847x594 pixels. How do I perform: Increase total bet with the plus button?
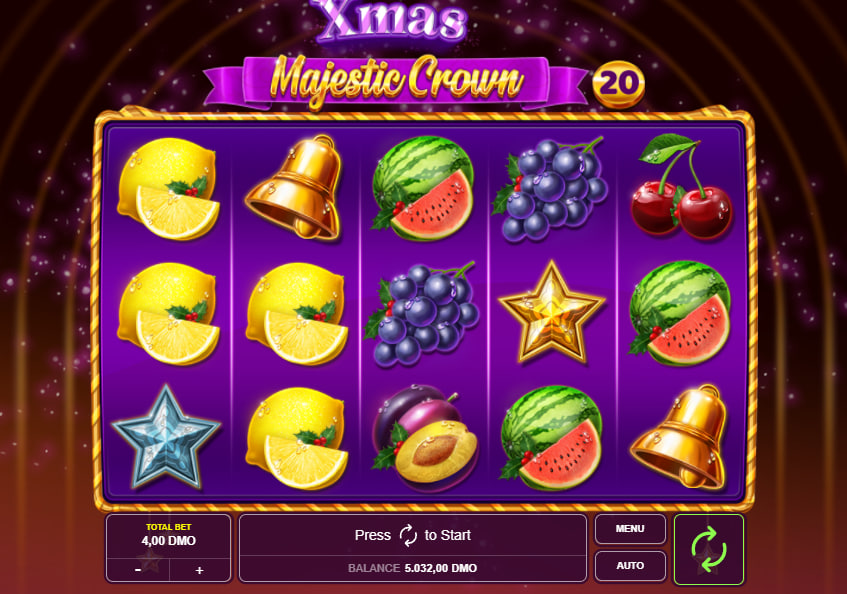199,570
